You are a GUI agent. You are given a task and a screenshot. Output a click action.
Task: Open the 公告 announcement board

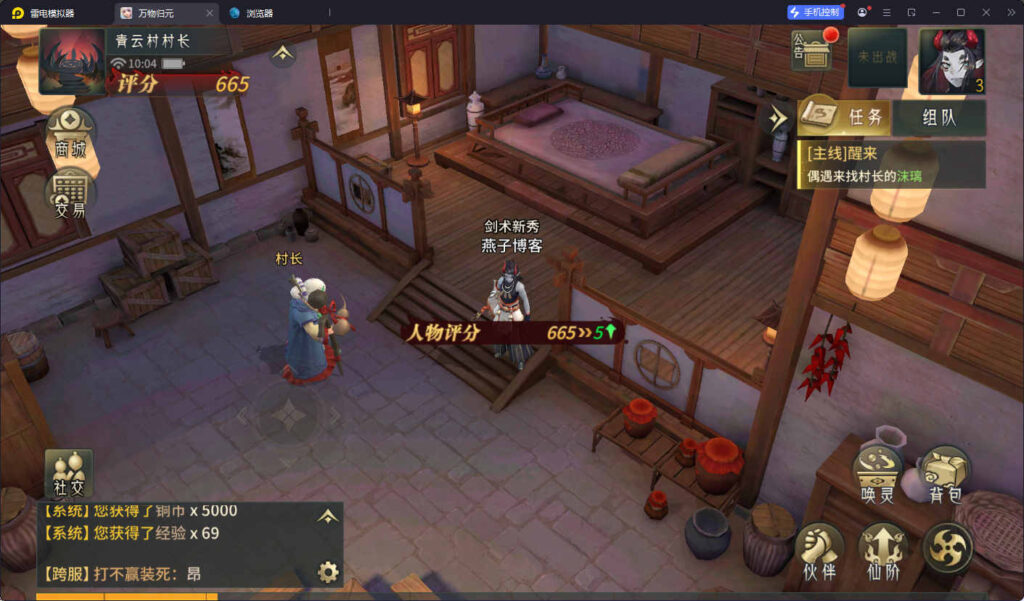[x=812, y=52]
